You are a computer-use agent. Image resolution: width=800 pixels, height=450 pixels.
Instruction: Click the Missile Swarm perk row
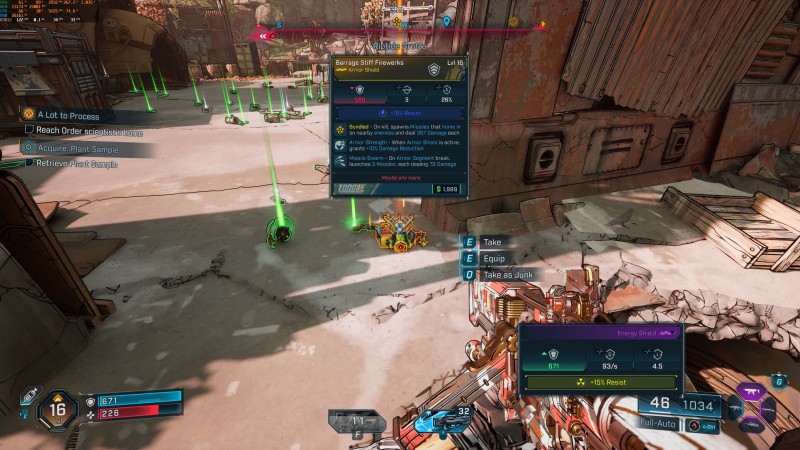point(399,163)
